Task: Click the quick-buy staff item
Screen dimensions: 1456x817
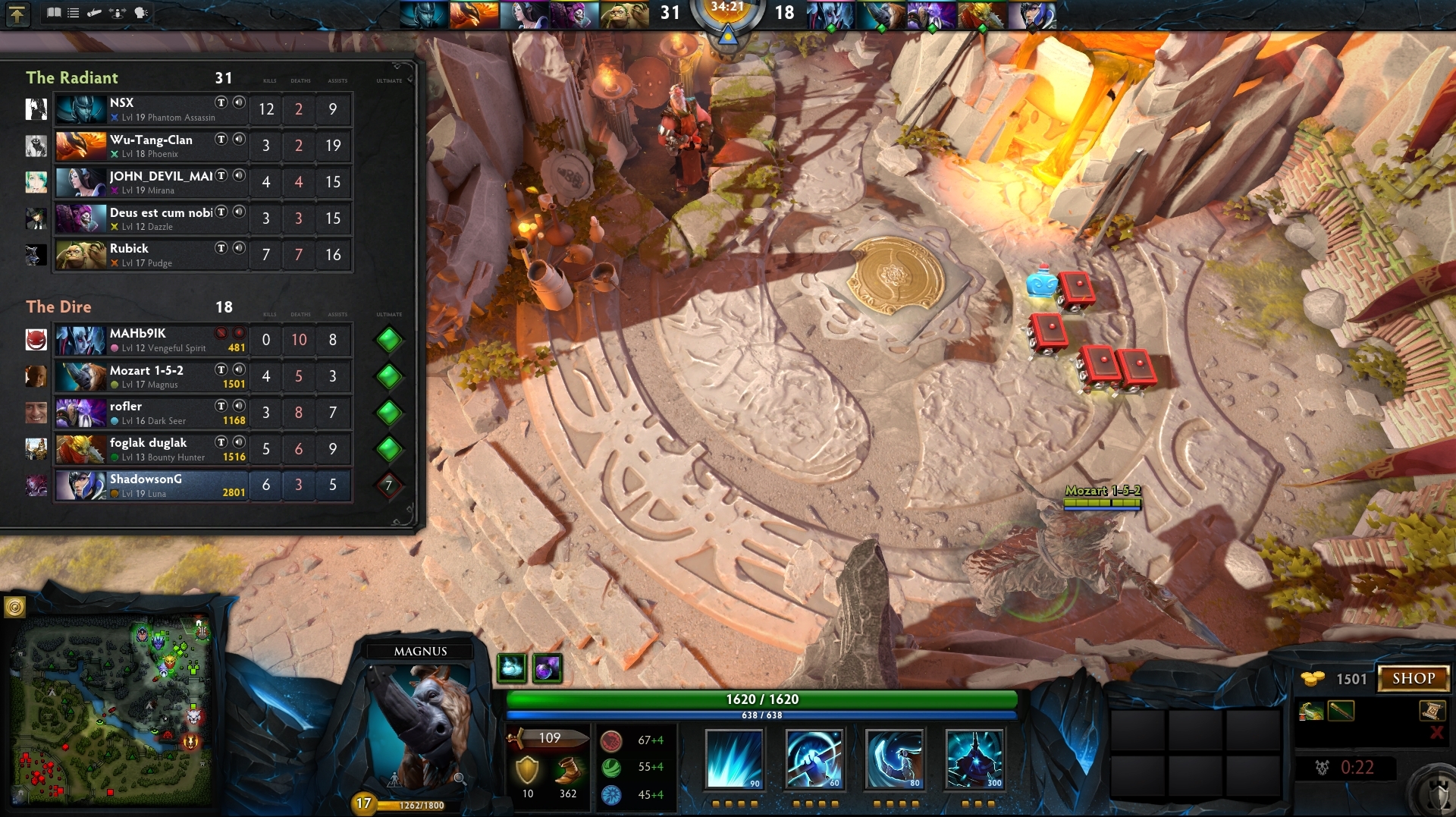Action: tap(1340, 712)
